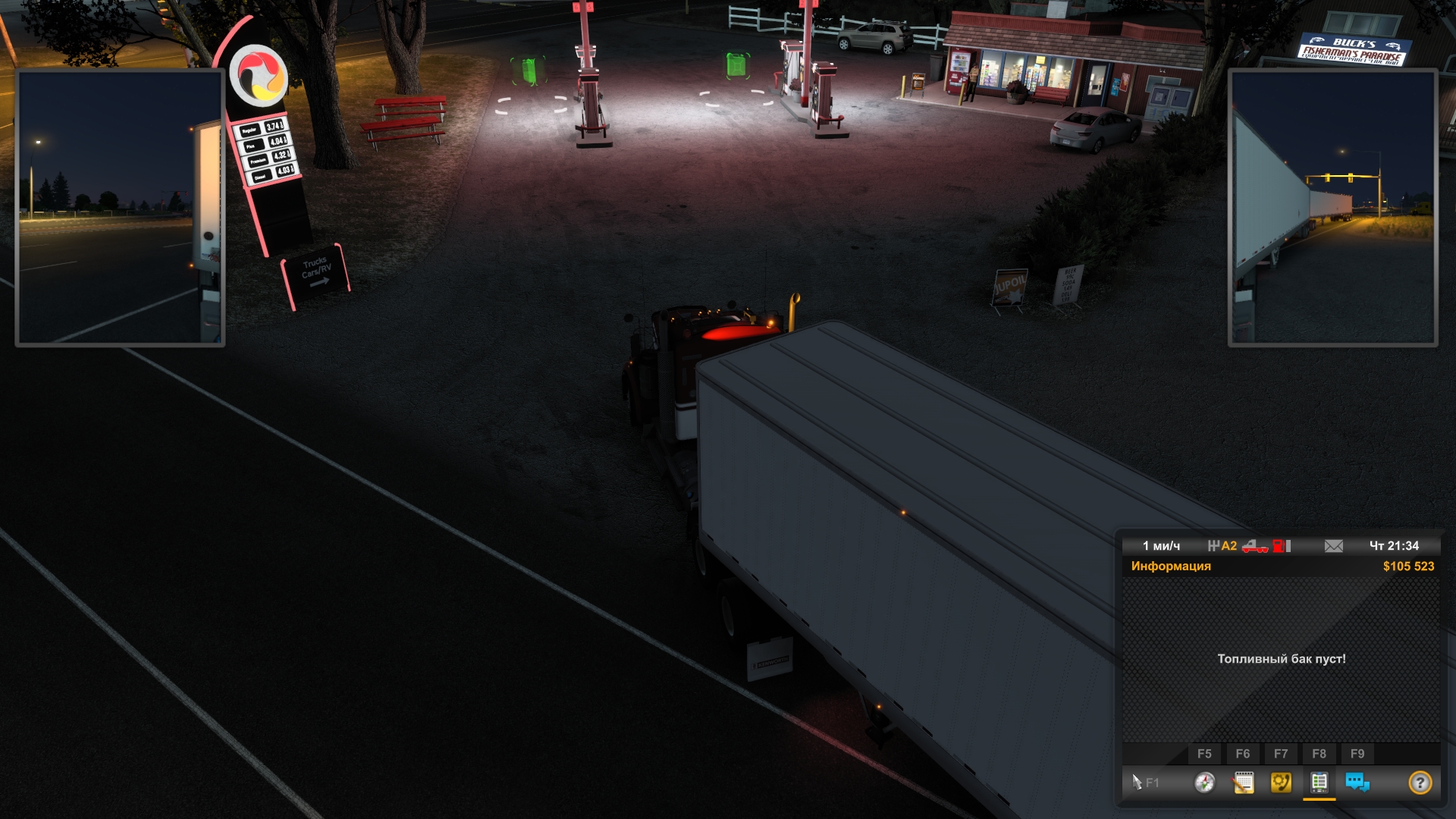The image size is (1456, 819).
Task: Open the compass navigation tab
Action: (x=1204, y=782)
